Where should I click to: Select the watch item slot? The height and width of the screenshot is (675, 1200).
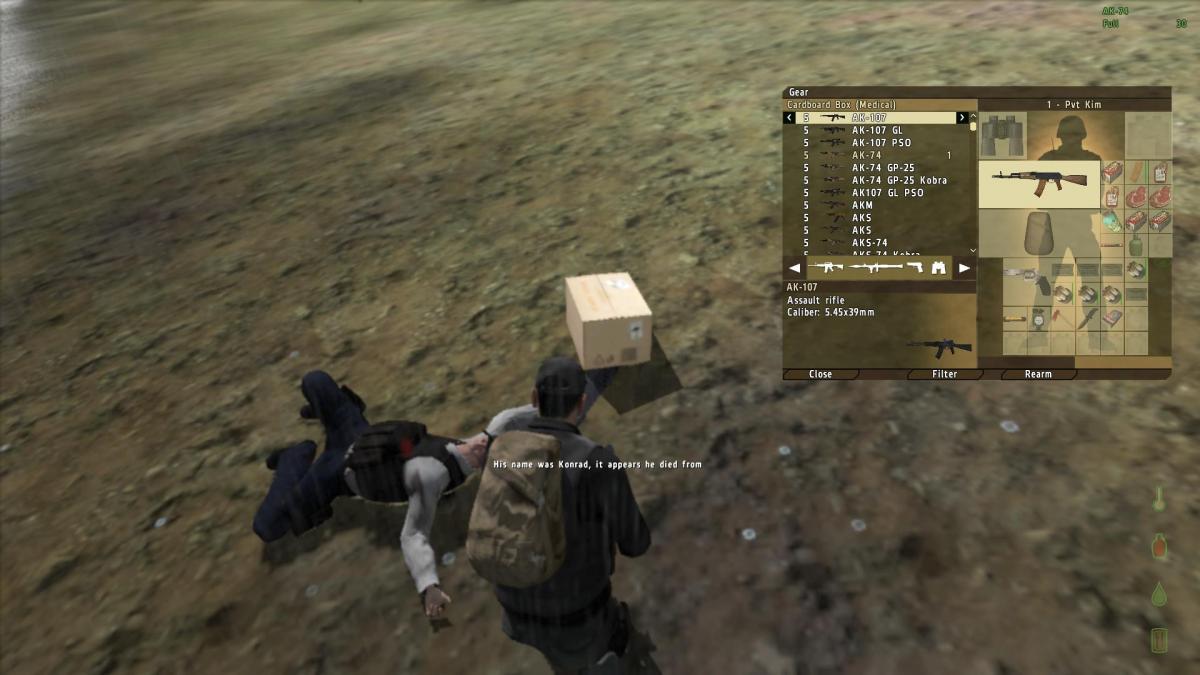pyautogui.click(x=1038, y=319)
